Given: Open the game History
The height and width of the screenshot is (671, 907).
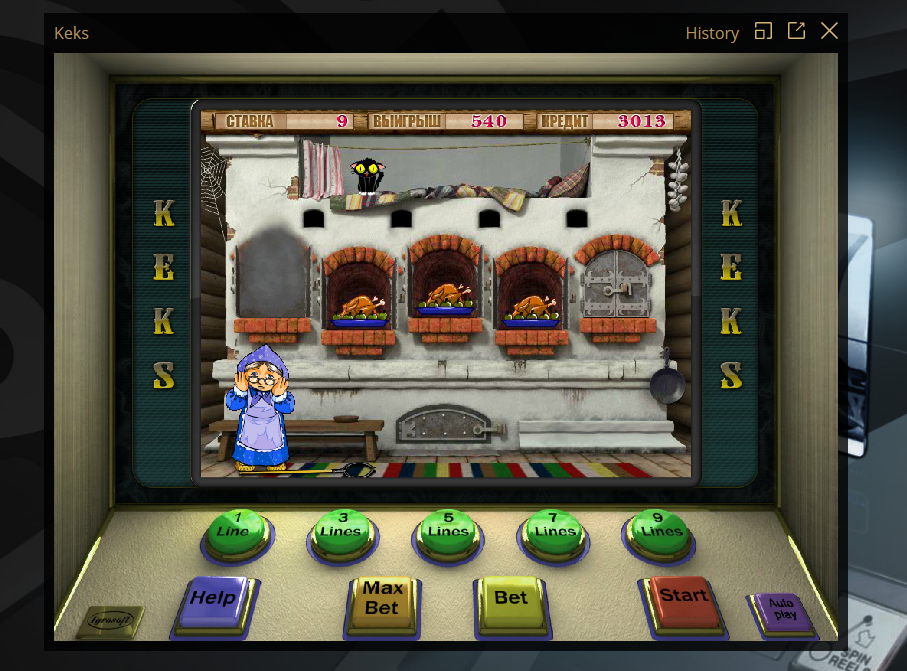Looking at the screenshot, I should (712, 33).
